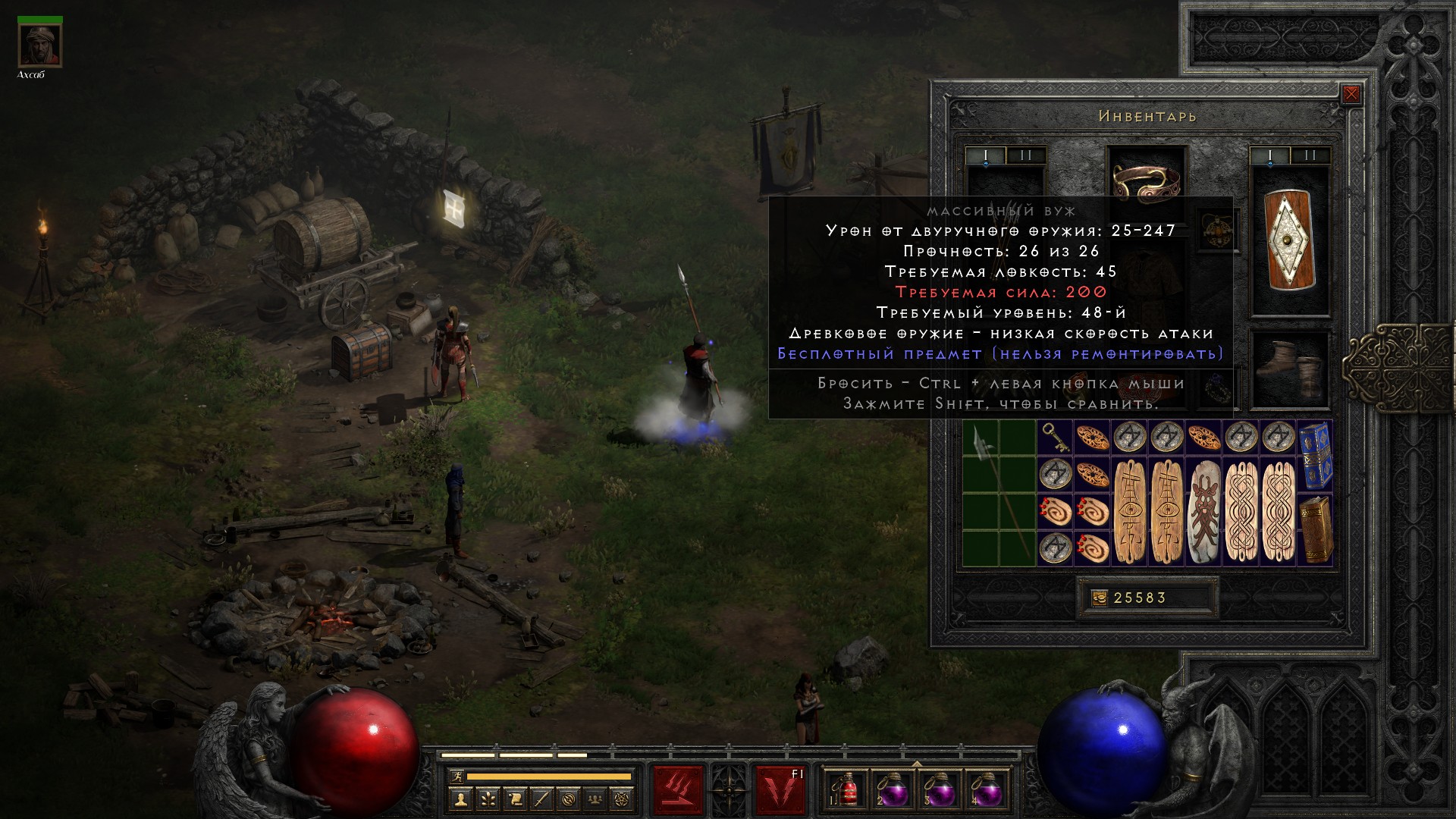Close the inventory panel
1456x819 pixels.
pos(1351,95)
